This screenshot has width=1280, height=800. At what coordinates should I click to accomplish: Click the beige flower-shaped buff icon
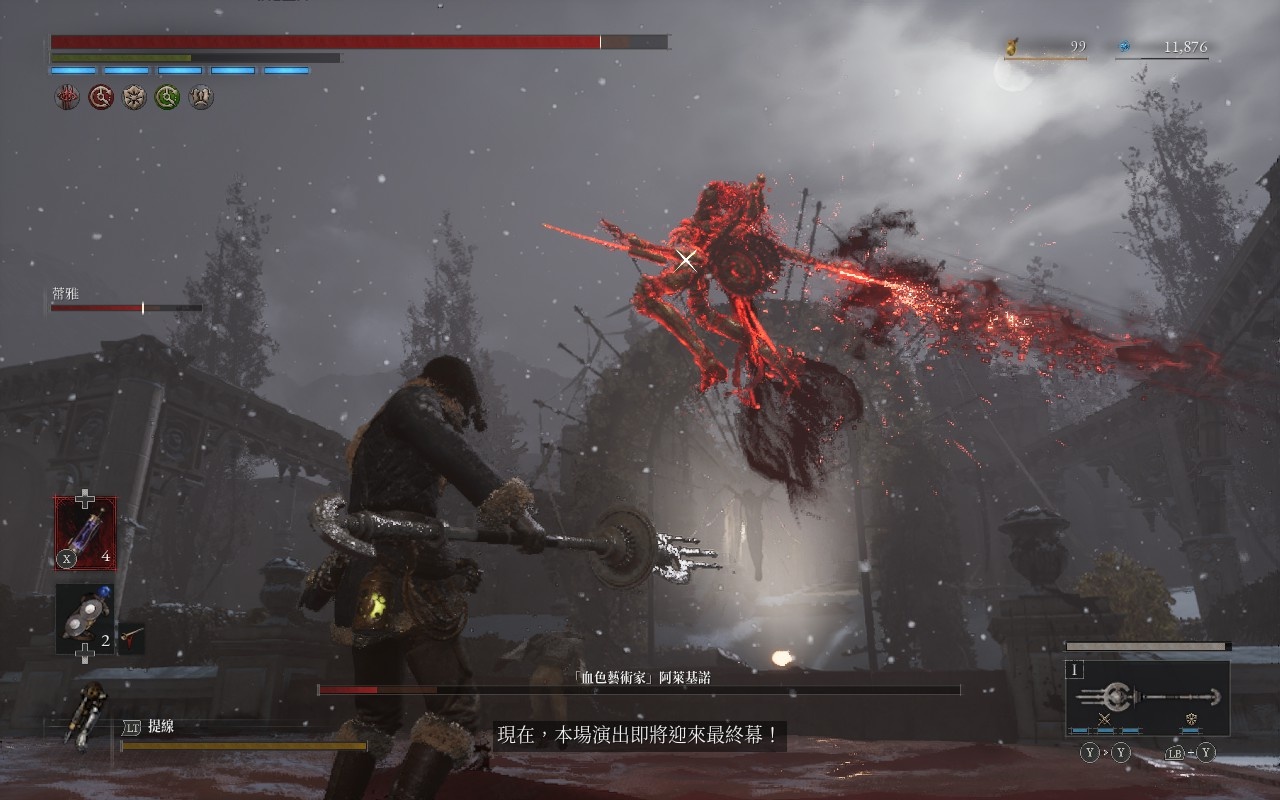tap(134, 97)
